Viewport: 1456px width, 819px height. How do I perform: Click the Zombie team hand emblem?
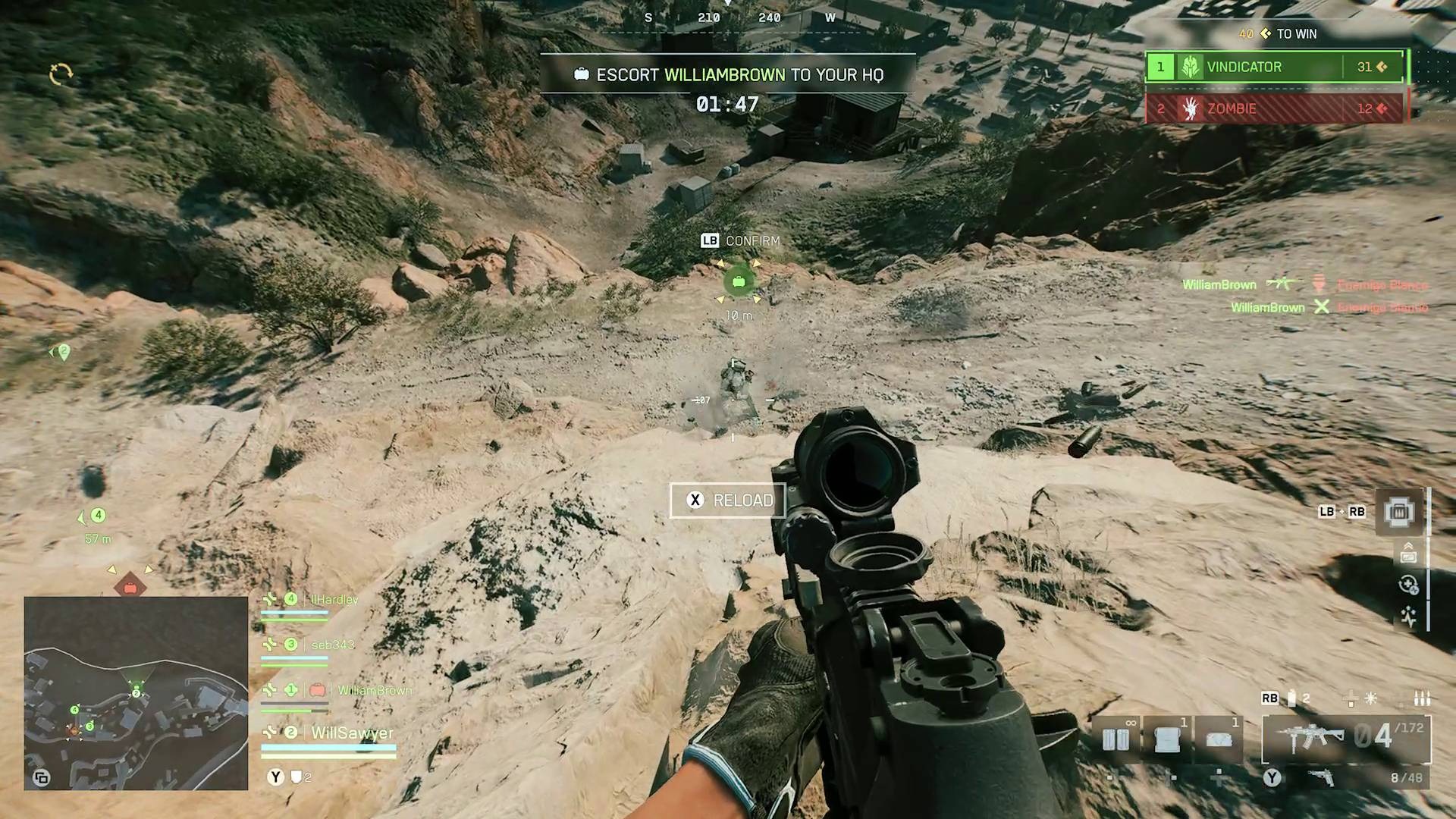click(1191, 109)
